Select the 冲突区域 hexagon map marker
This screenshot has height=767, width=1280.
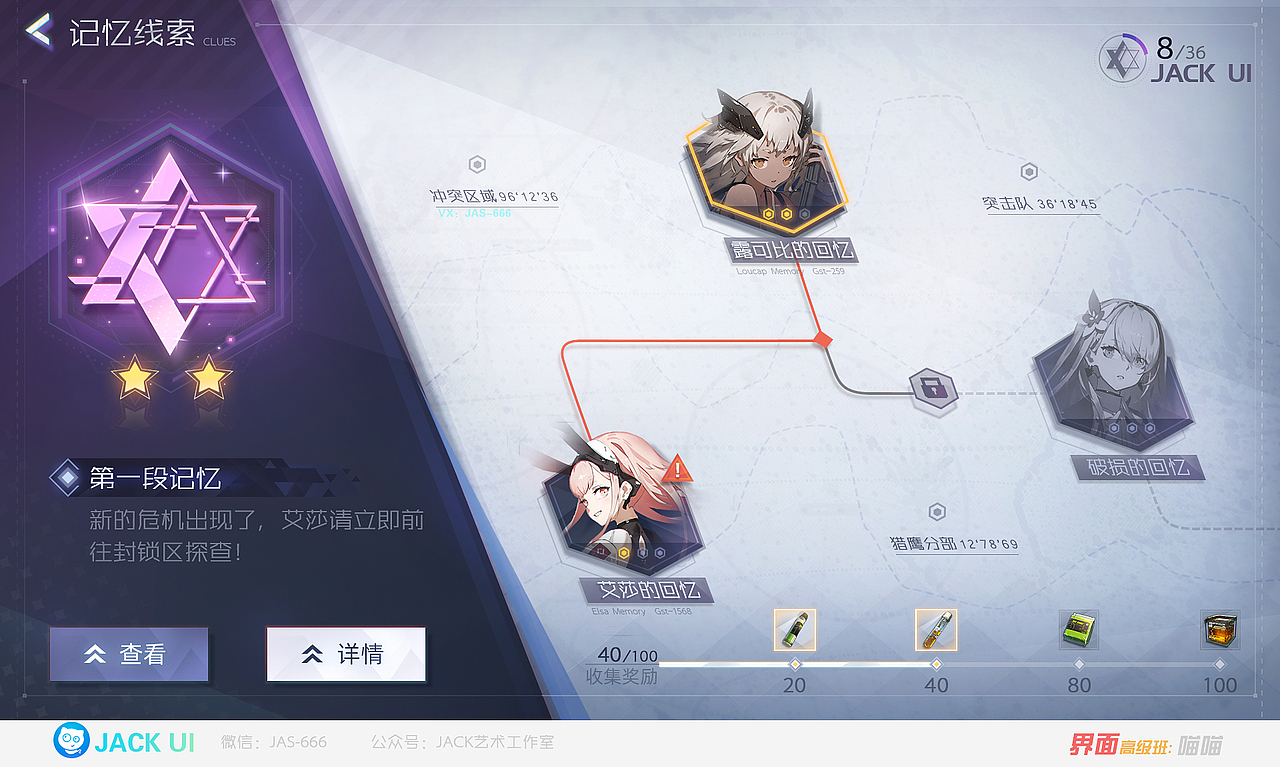tap(477, 163)
